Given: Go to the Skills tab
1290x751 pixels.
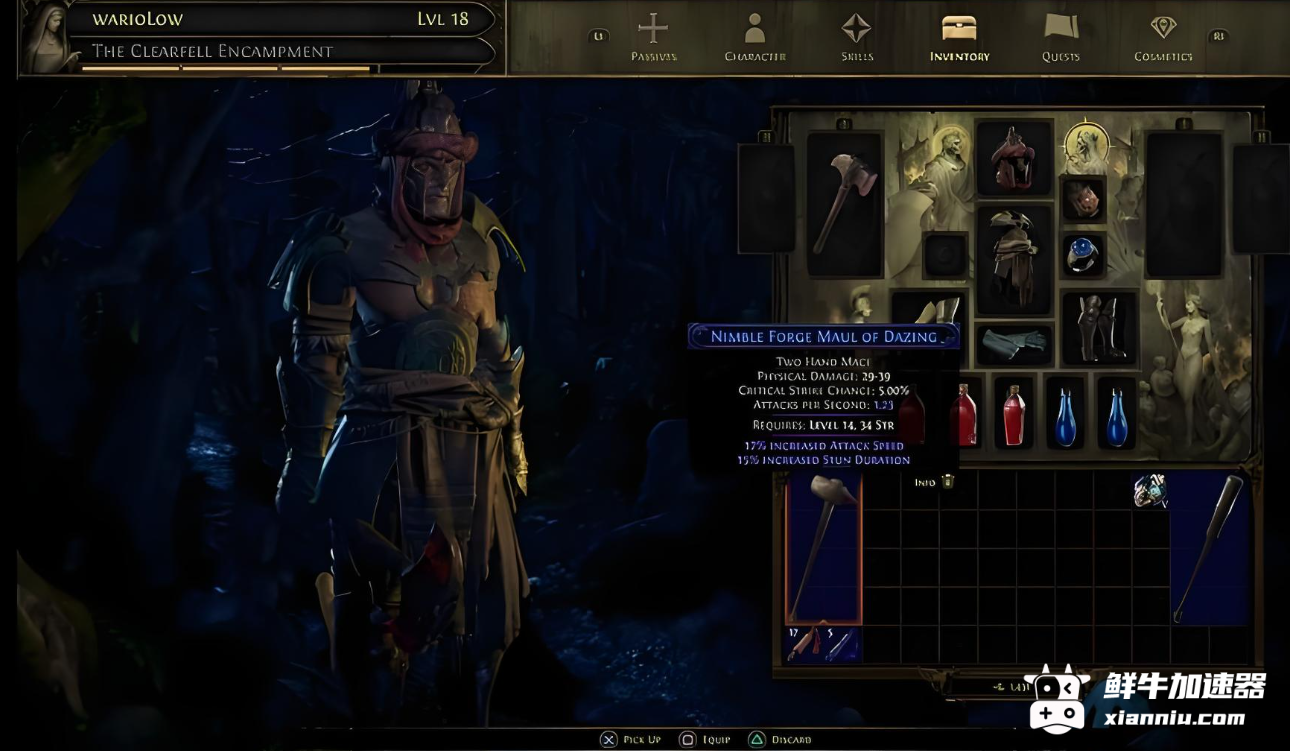Looking at the screenshot, I should pos(857,38).
